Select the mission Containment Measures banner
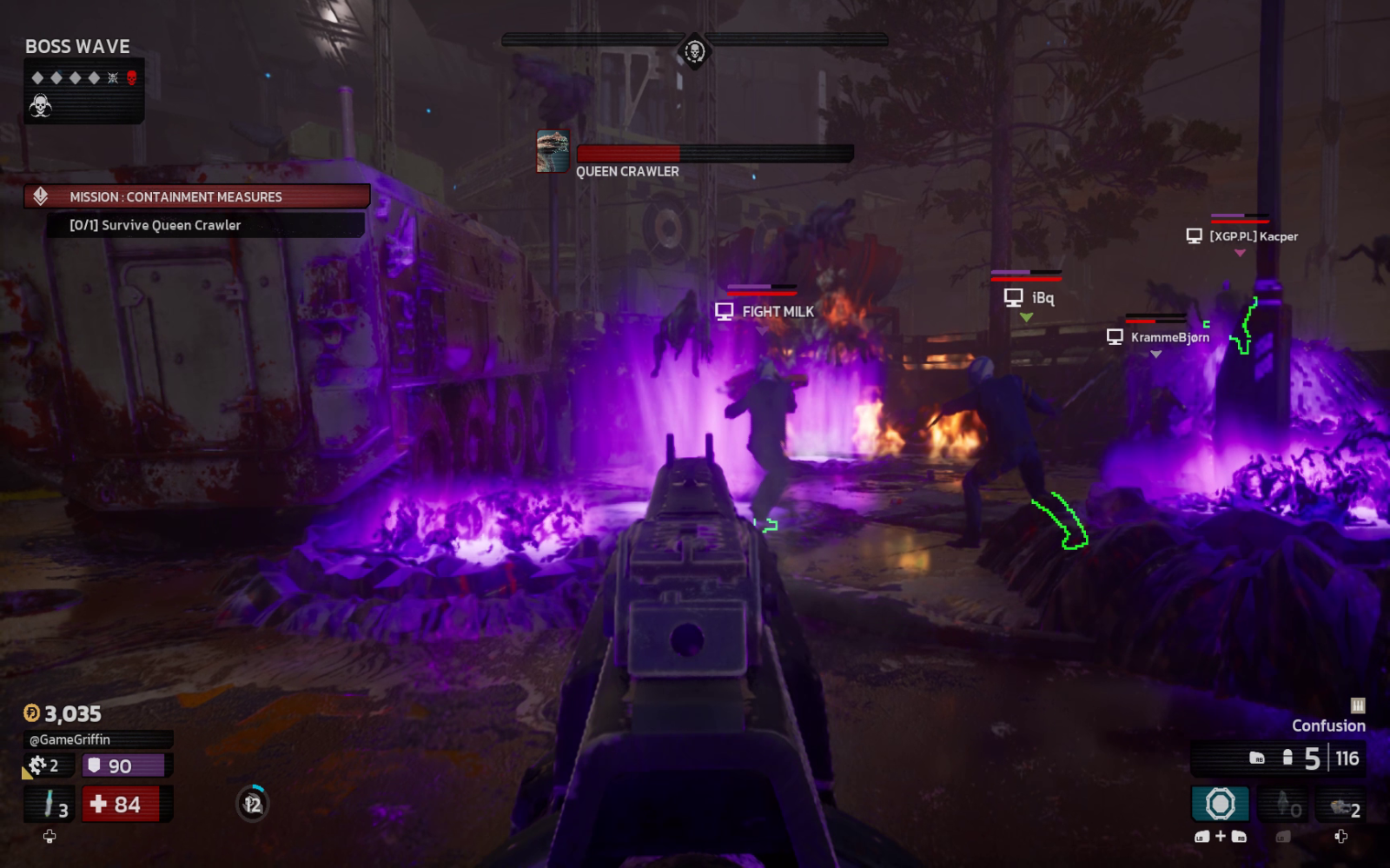Viewport: 1390px width, 868px height. (x=197, y=197)
